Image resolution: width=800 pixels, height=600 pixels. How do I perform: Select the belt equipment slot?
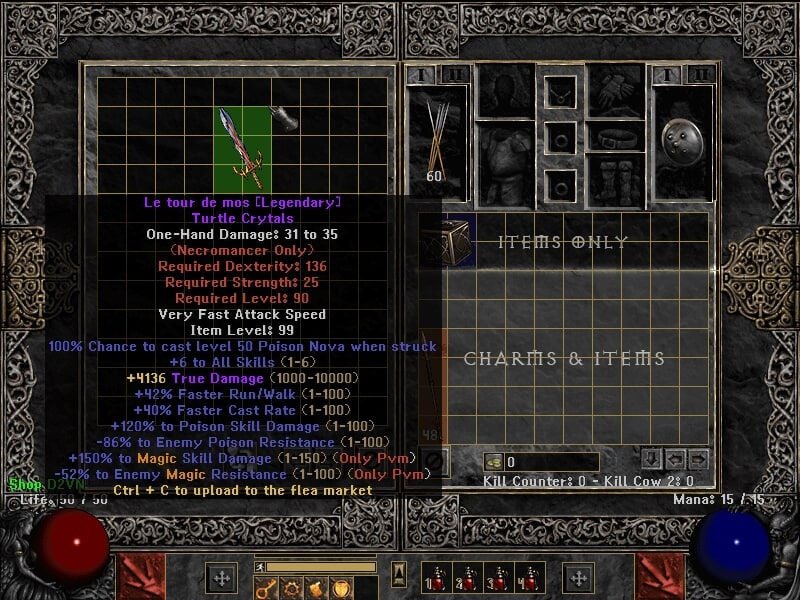click(x=615, y=137)
